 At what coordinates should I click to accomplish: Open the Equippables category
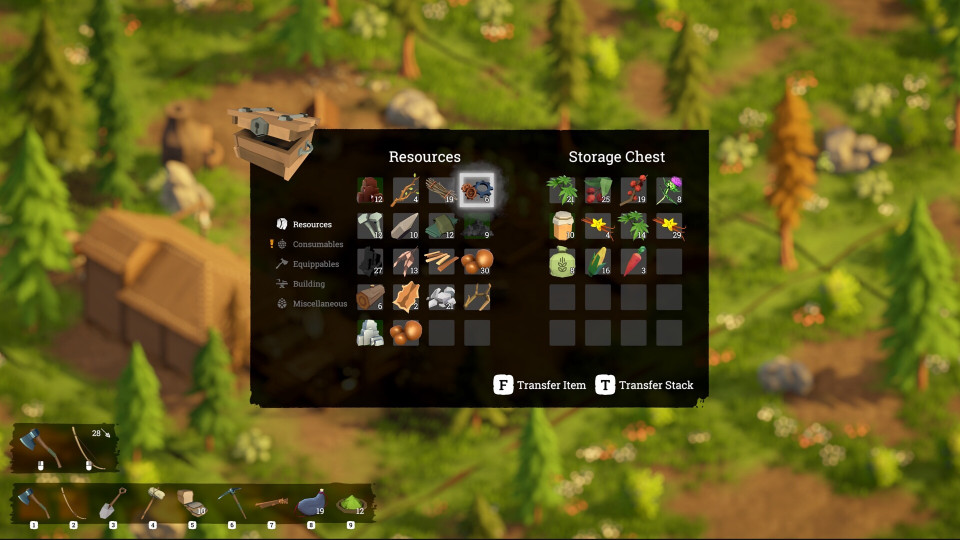[x=315, y=264]
